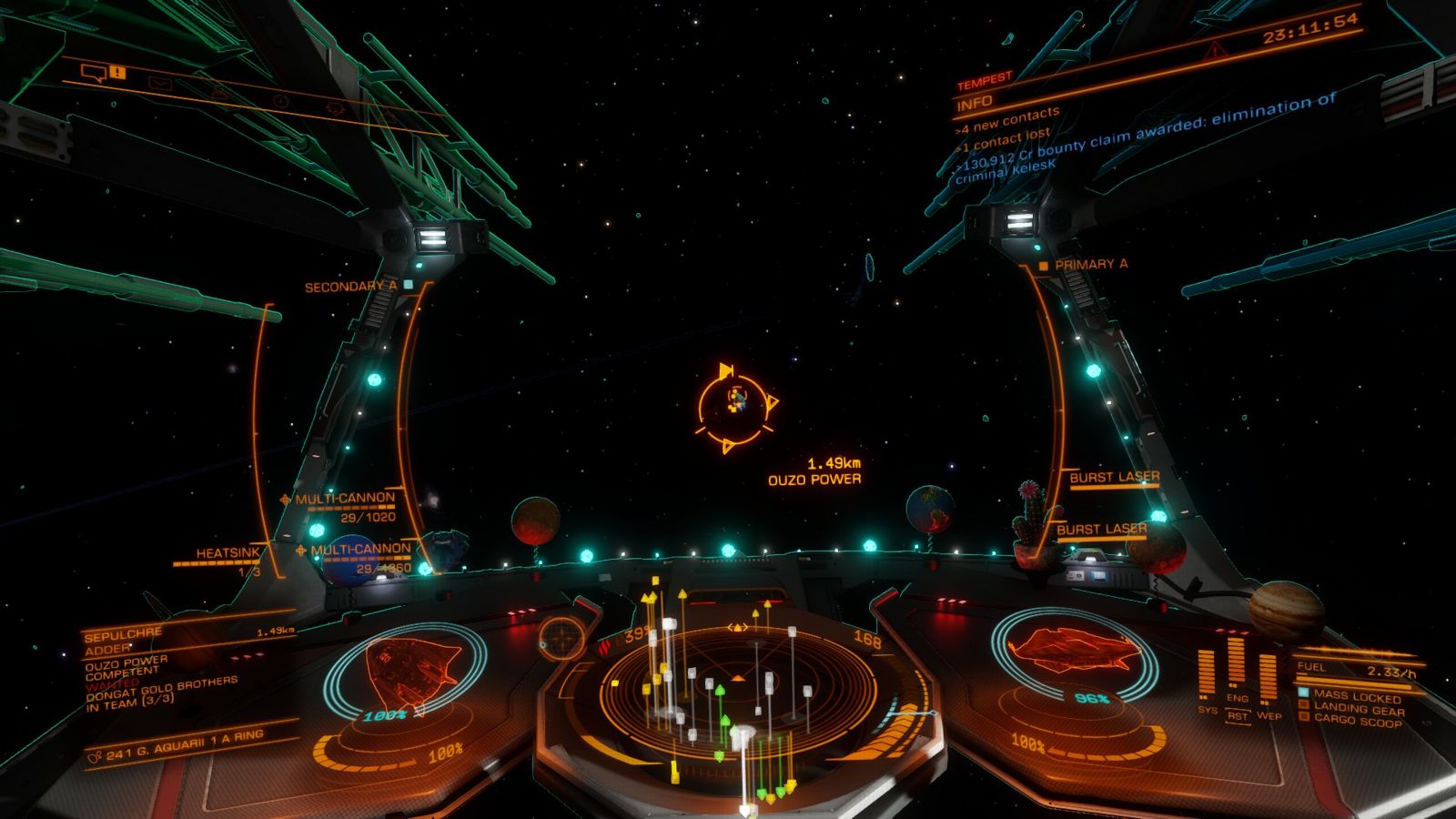Reset power distribution with RST
This screenshot has width=1456, height=819.
[x=1237, y=717]
